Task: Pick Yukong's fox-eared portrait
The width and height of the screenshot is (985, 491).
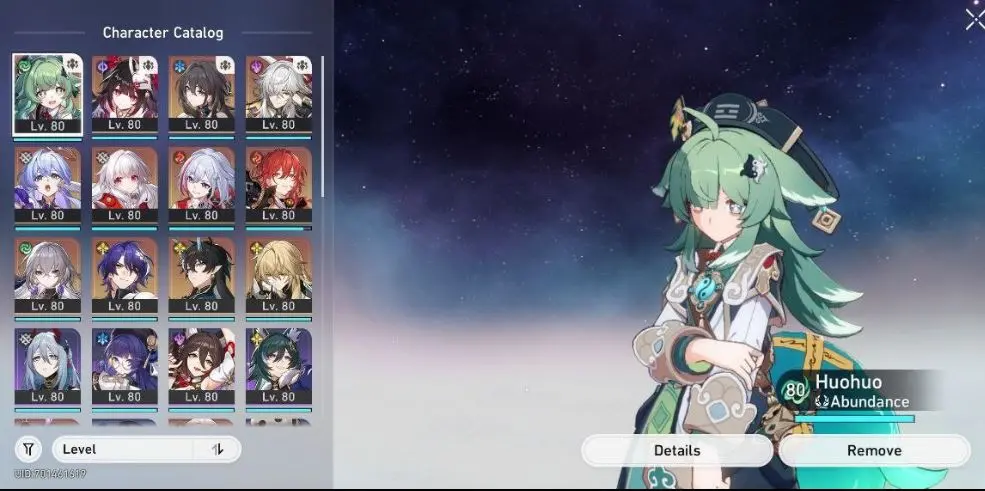Action: (x=279, y=366)
